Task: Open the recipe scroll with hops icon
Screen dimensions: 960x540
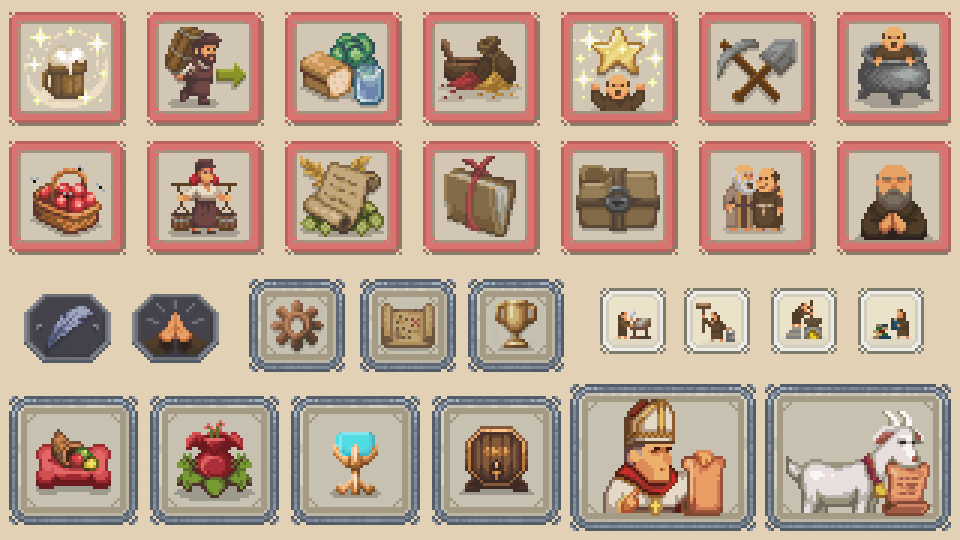Action: pos(343,197)
